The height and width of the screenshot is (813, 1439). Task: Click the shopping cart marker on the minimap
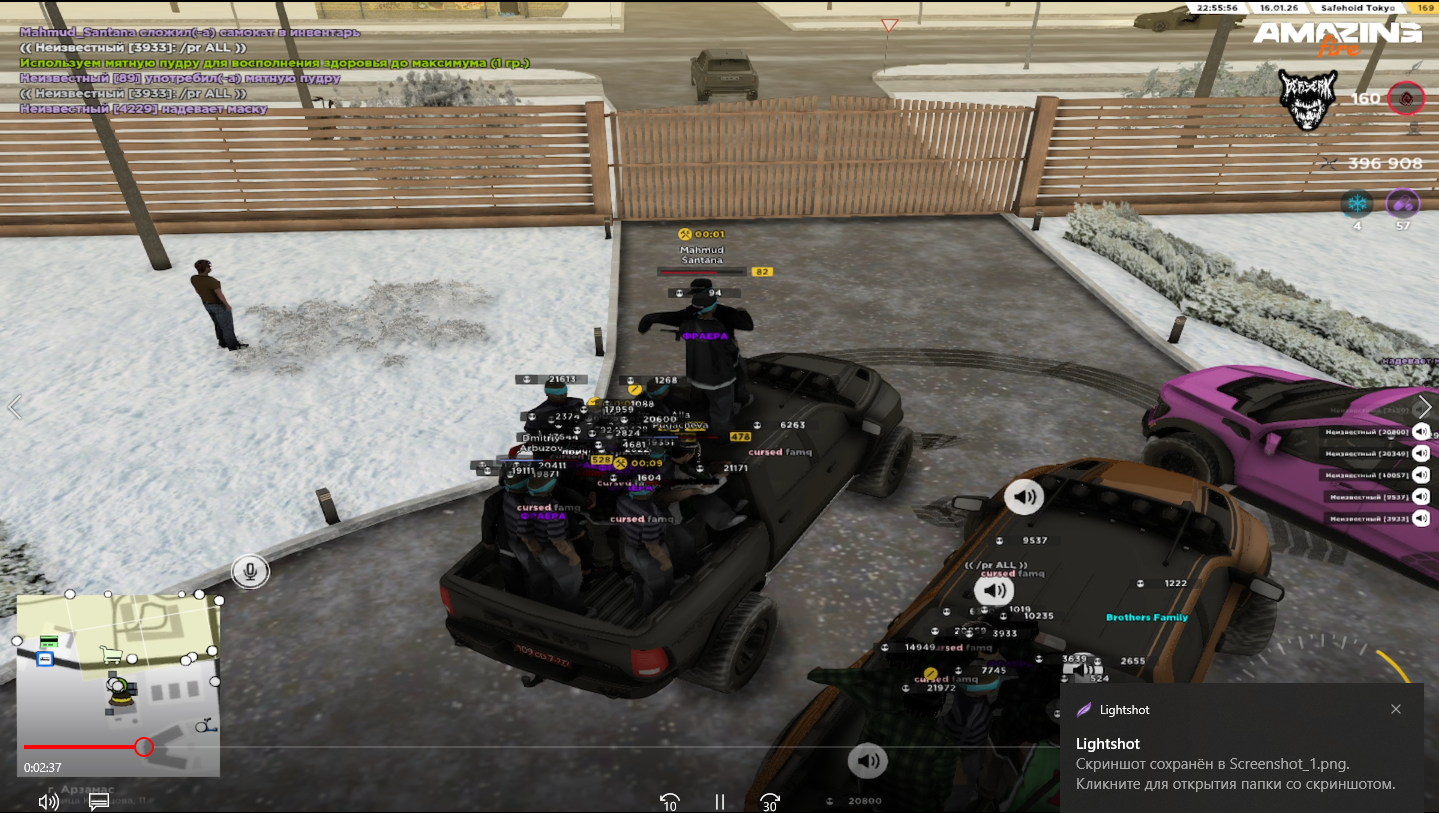pos(111,655)
